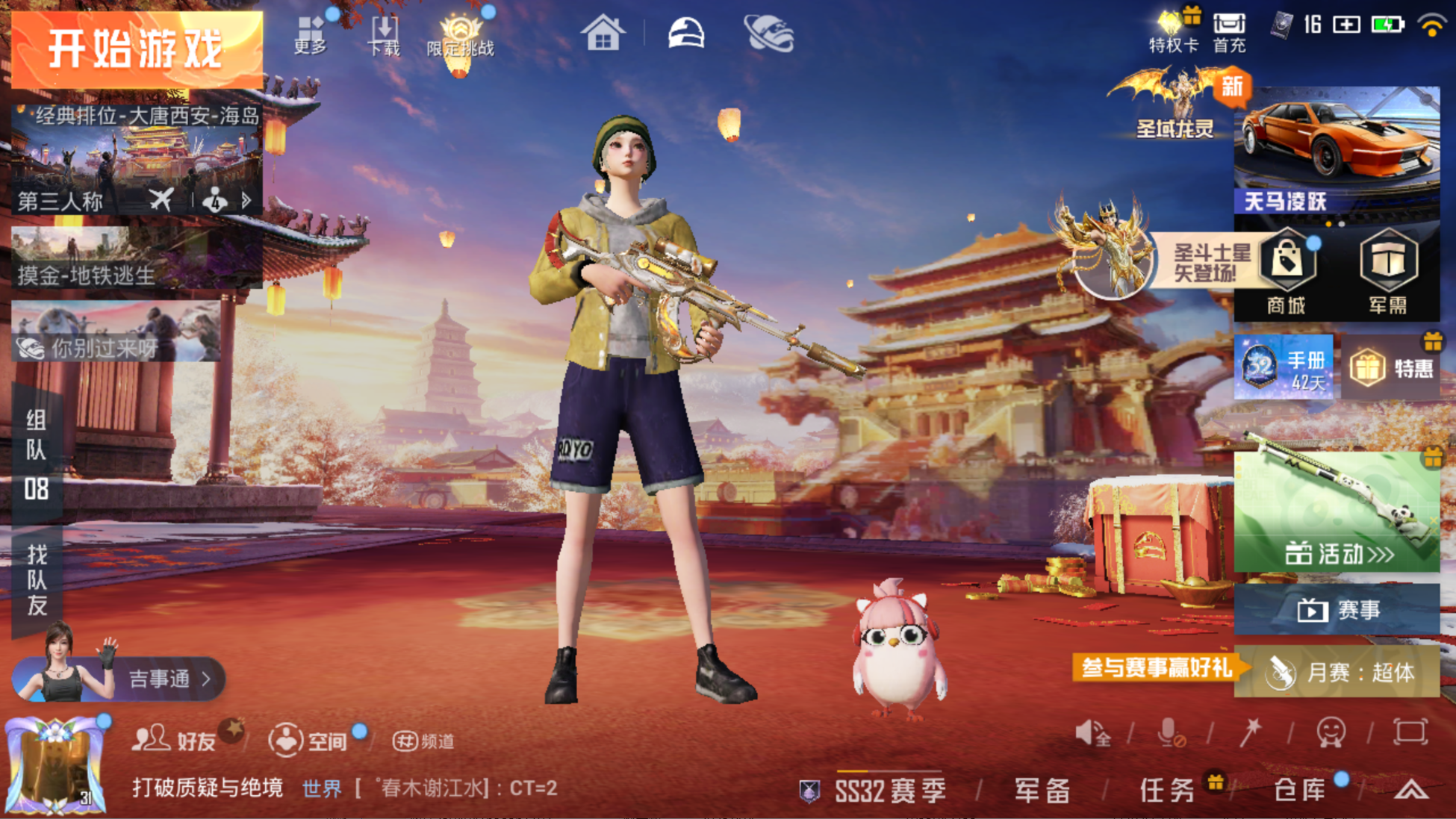Open the 空间 personal space

[309, 740]
